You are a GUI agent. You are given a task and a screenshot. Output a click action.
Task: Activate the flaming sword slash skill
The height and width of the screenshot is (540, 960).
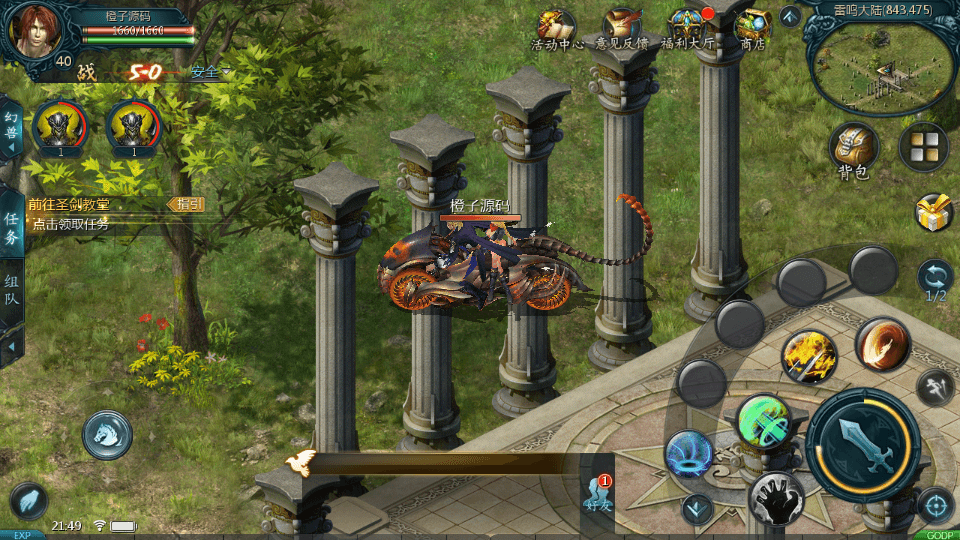point(809,357)
